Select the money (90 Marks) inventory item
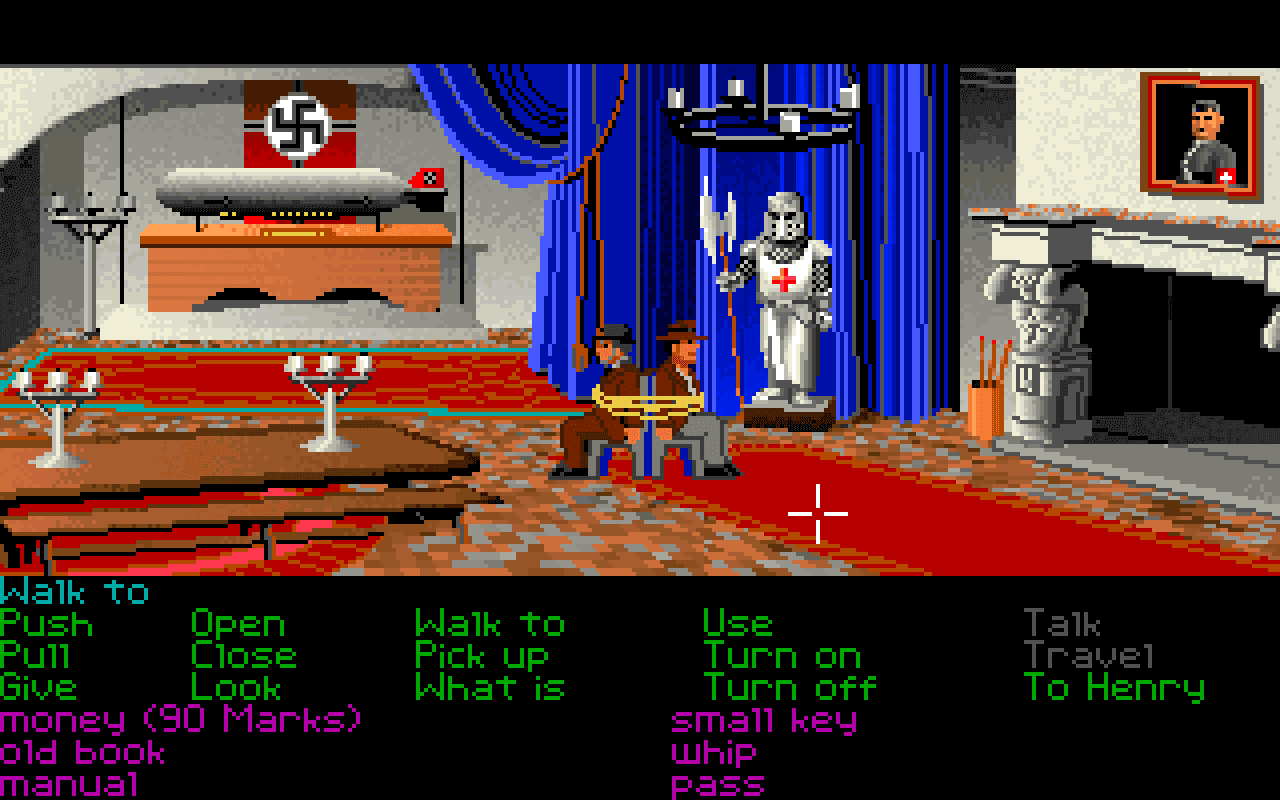The width and height of the screenshot is (1280, 800). point(180,719)
